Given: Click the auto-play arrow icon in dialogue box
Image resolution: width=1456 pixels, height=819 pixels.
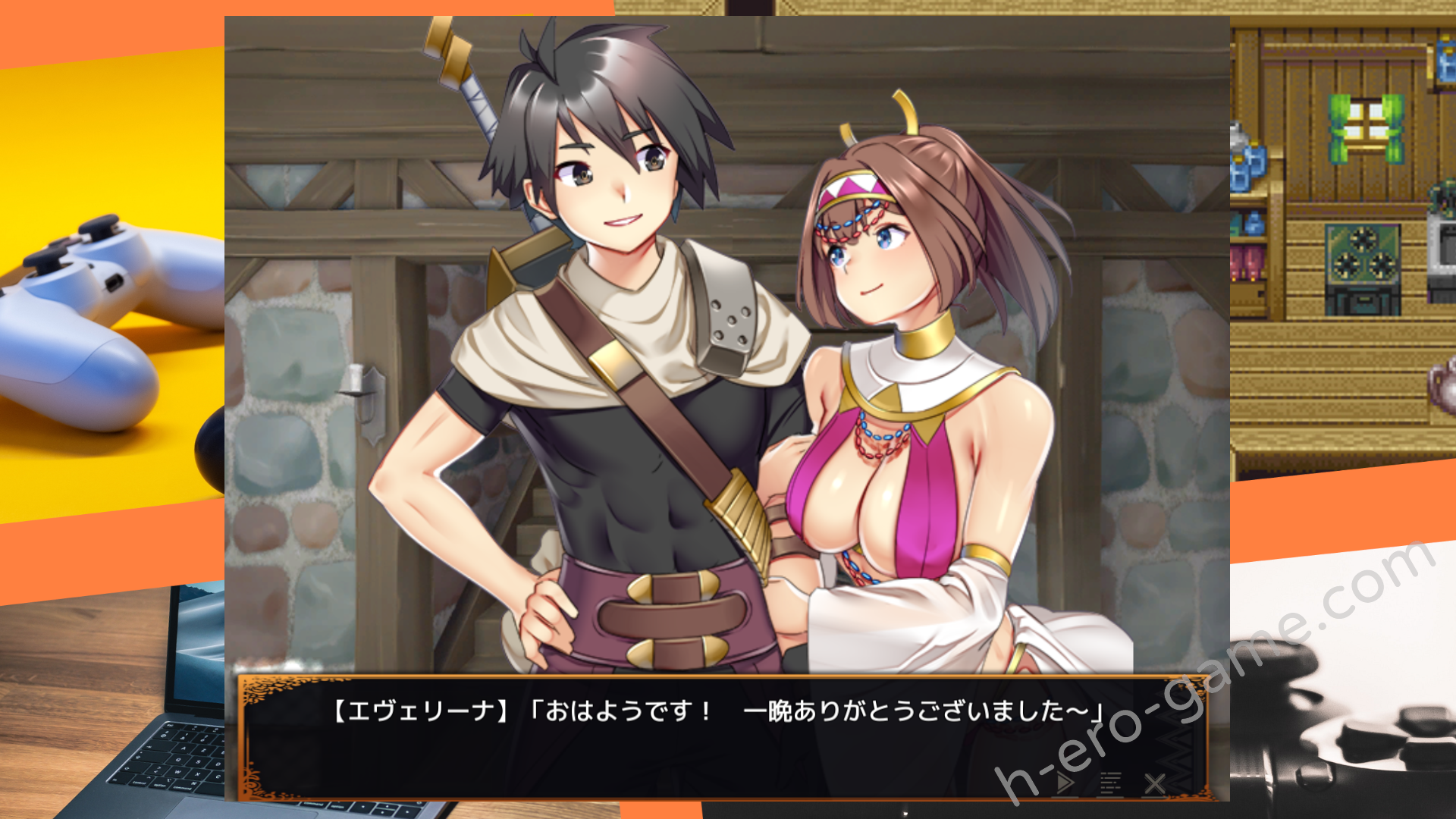Looking at the screenshot, I should 1065,783.
